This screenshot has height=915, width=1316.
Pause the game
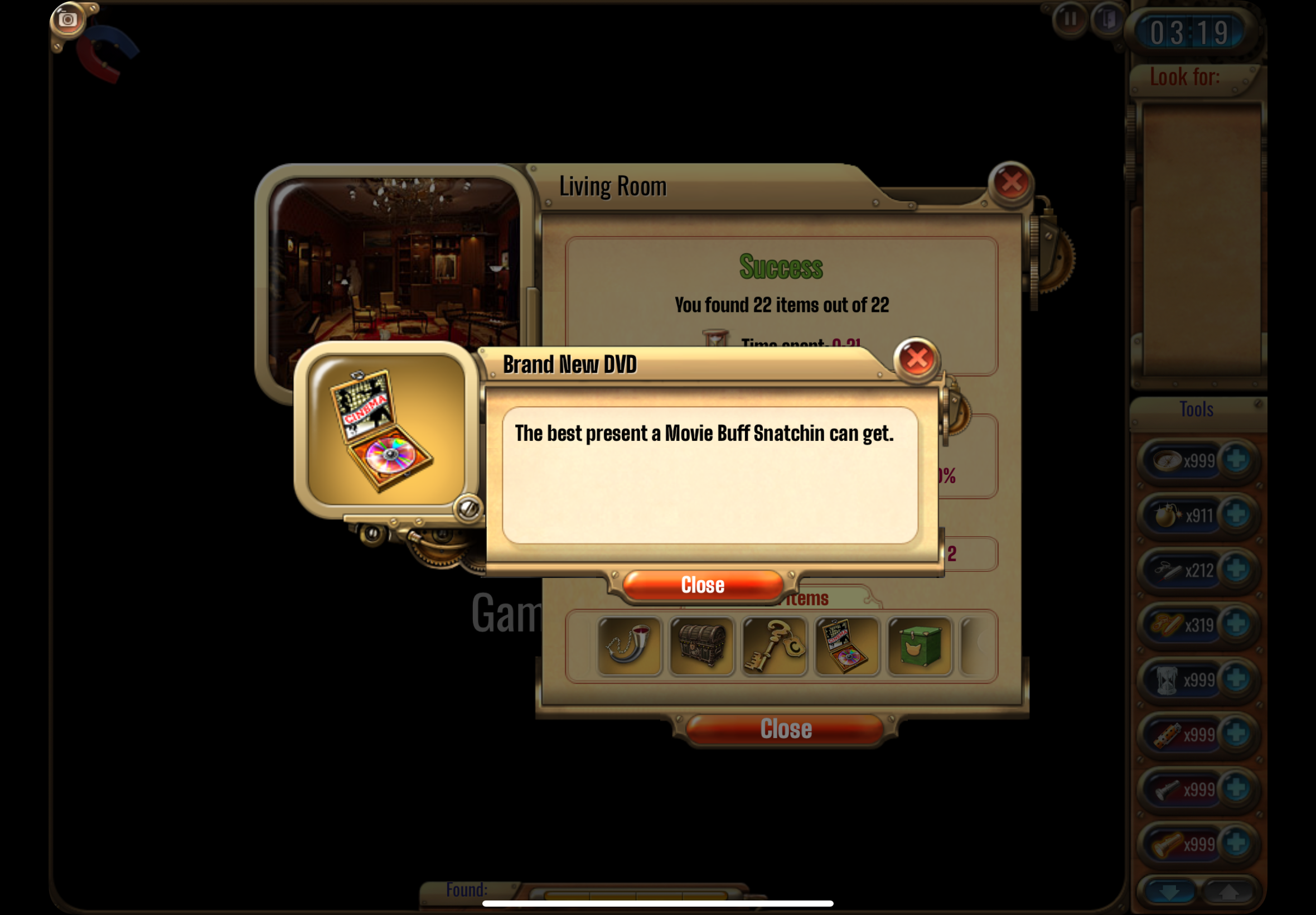tap(1069, 19)
